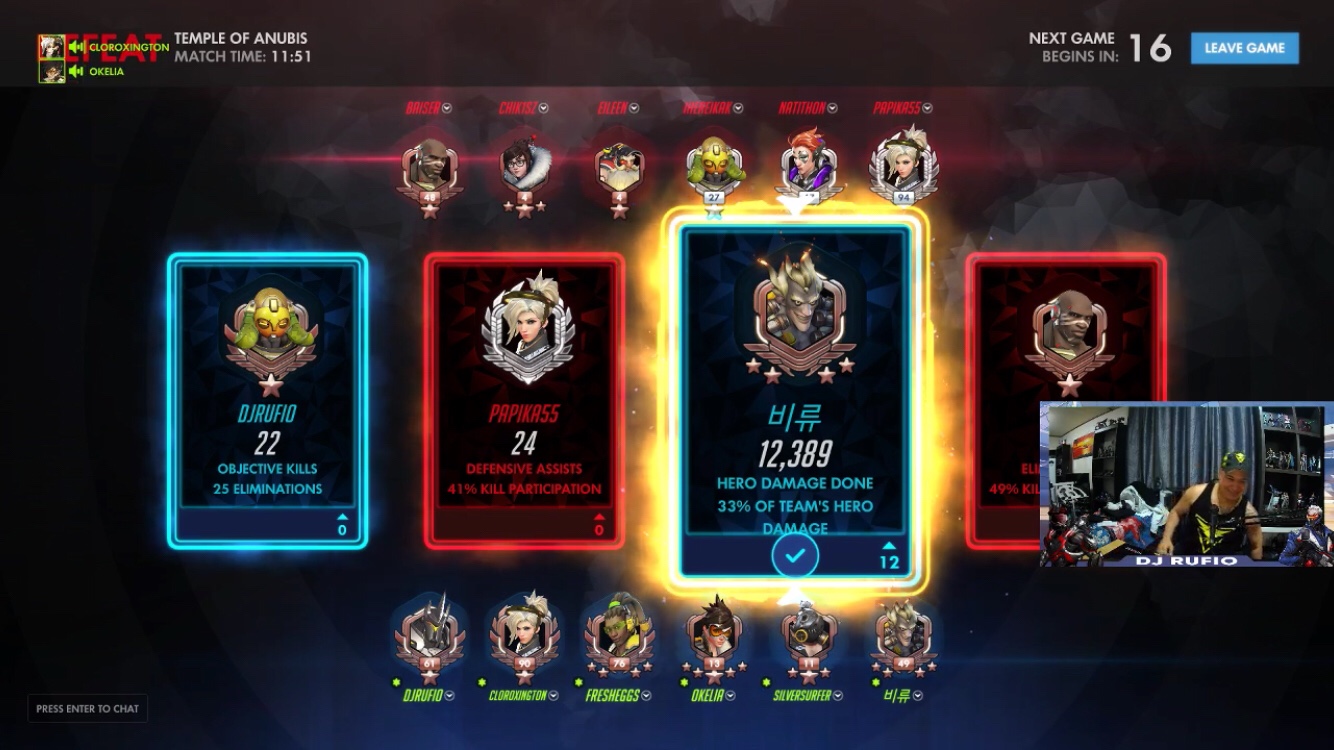
Task: Expand SilverSurfer's player menu
Action: click(838, 695)
